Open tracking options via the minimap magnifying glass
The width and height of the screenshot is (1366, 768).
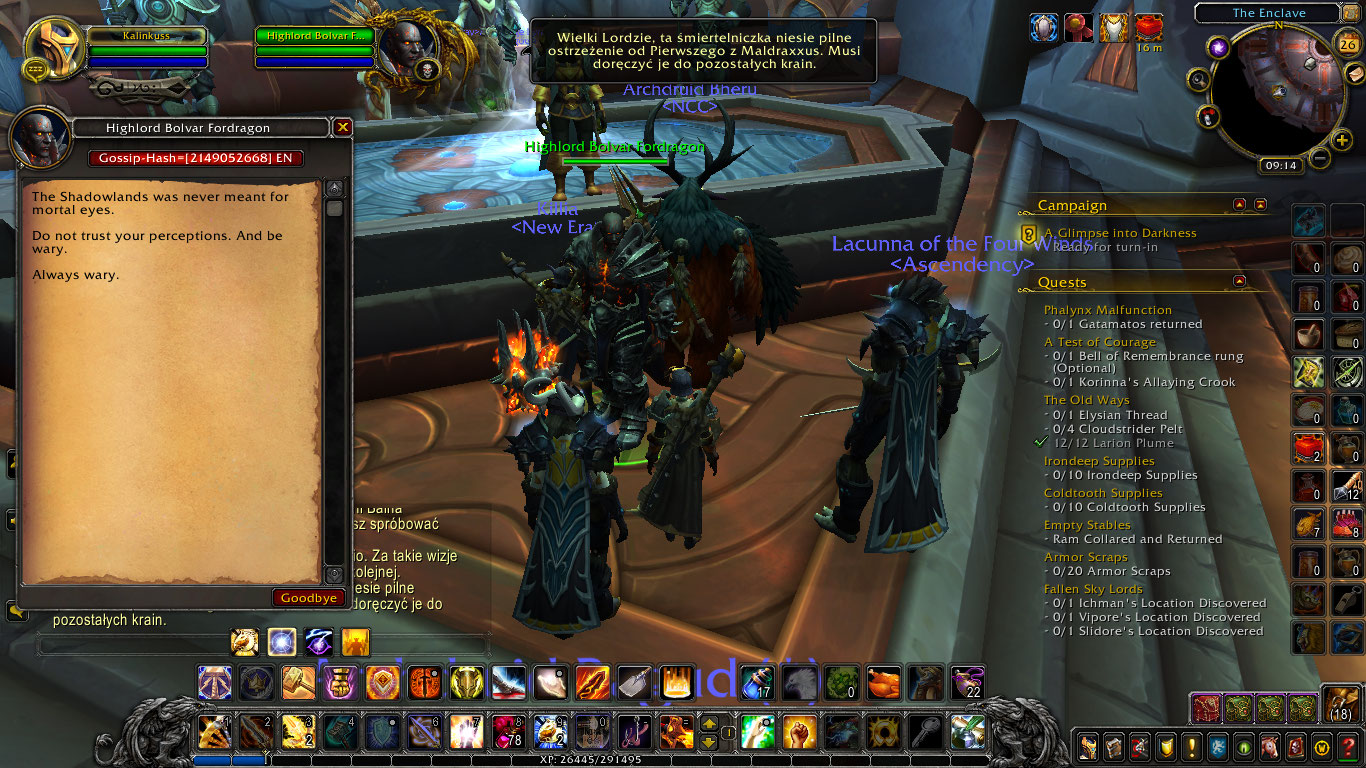1199,79
